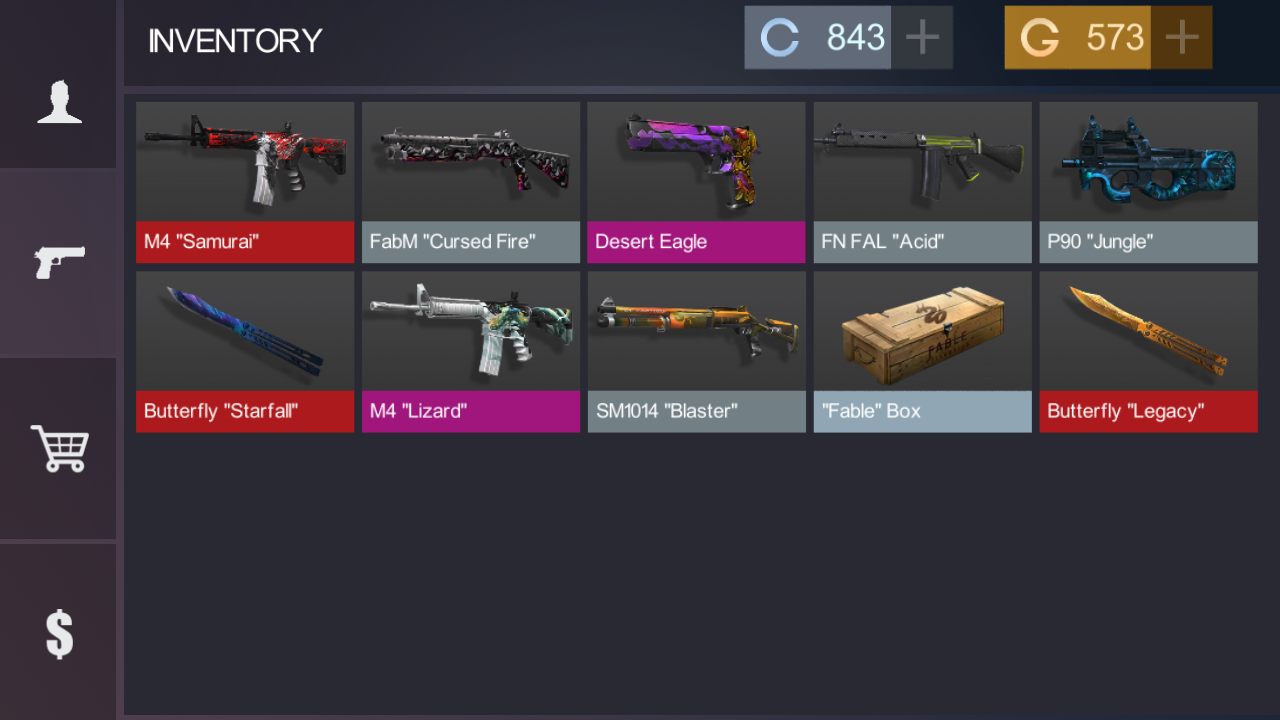
Task: Open the Butterfly "Starfall" knife
Action: click(244, 350)
